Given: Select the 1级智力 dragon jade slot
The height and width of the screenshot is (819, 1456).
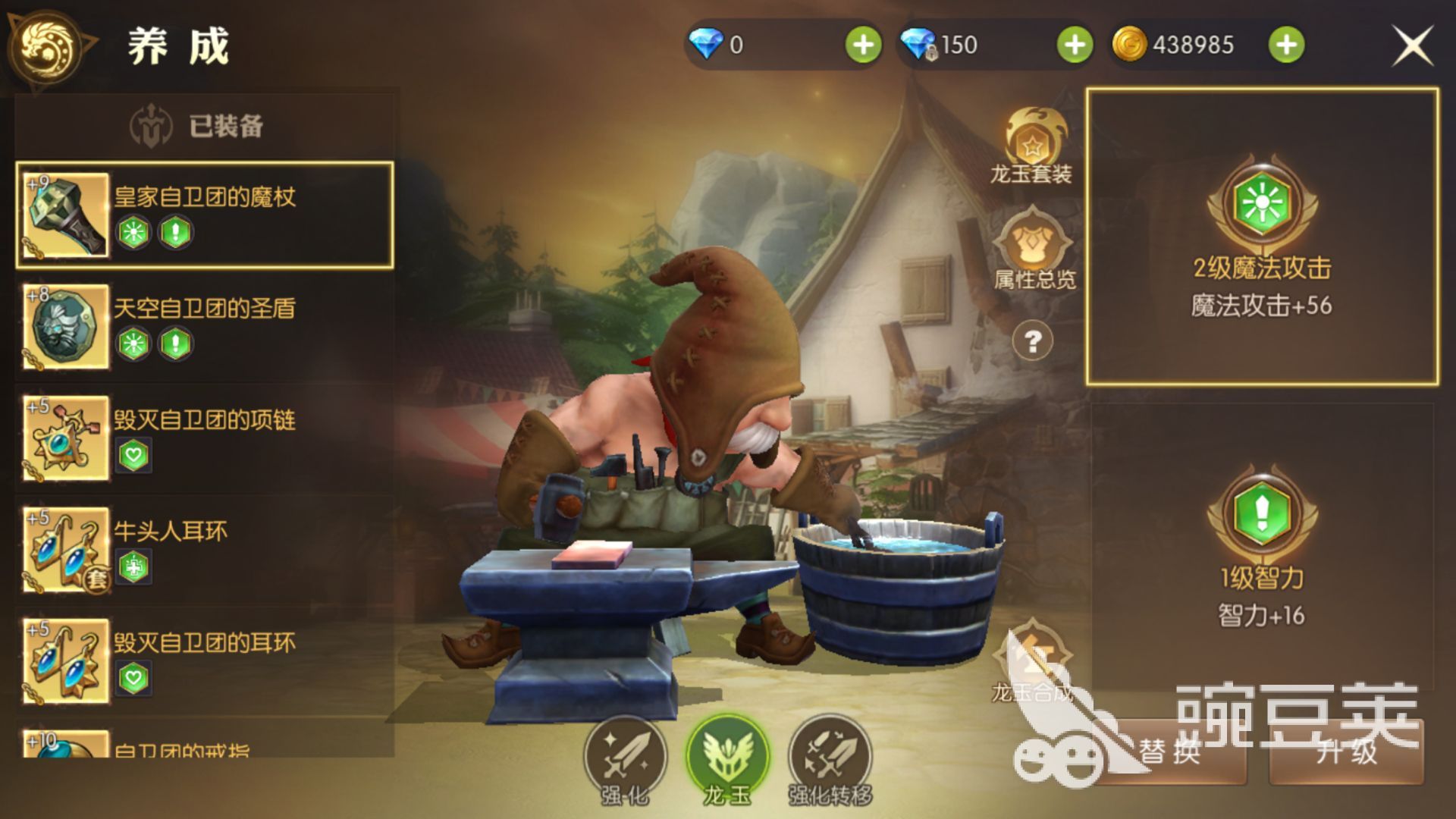Looking at the screenshot, I should click(x=1262, y=546).
